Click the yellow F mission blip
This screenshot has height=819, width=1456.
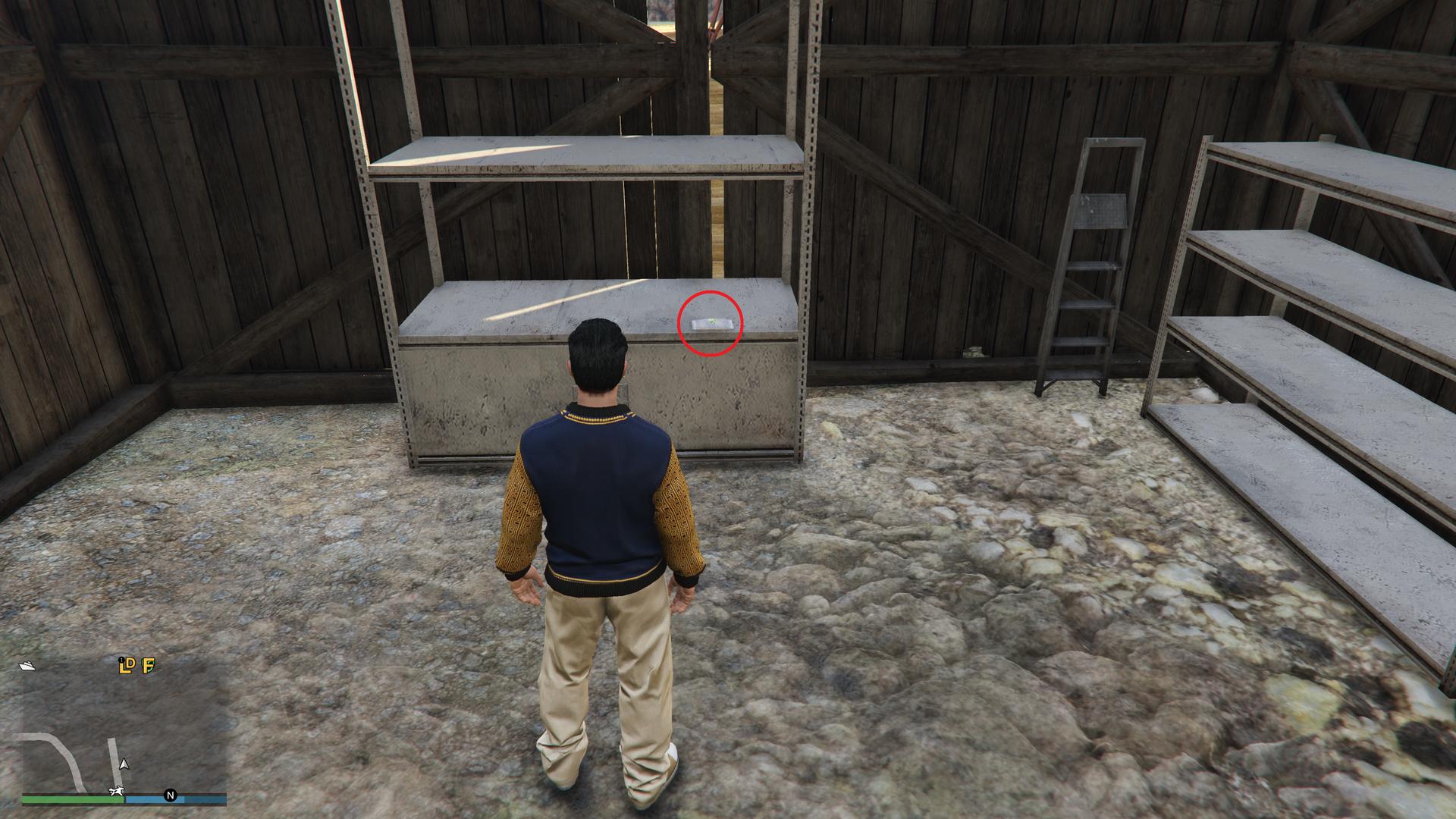[x=149, y=666]
